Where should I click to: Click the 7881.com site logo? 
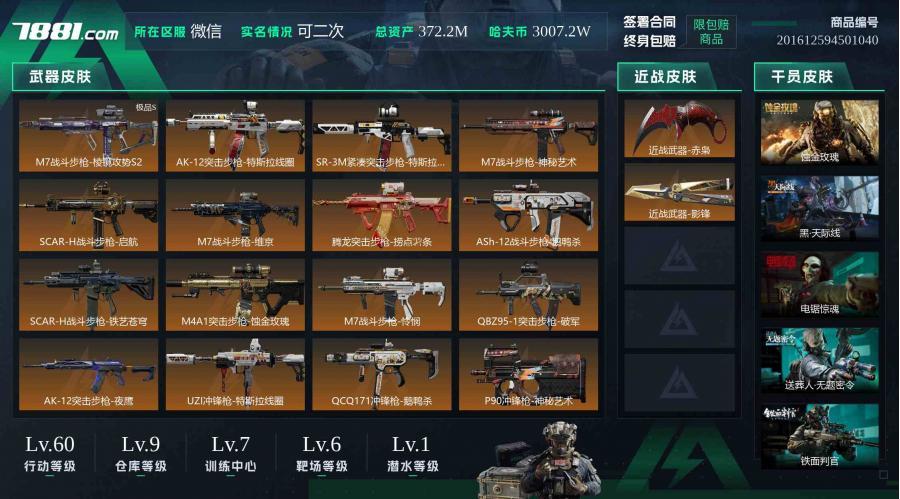pos(66,32)
